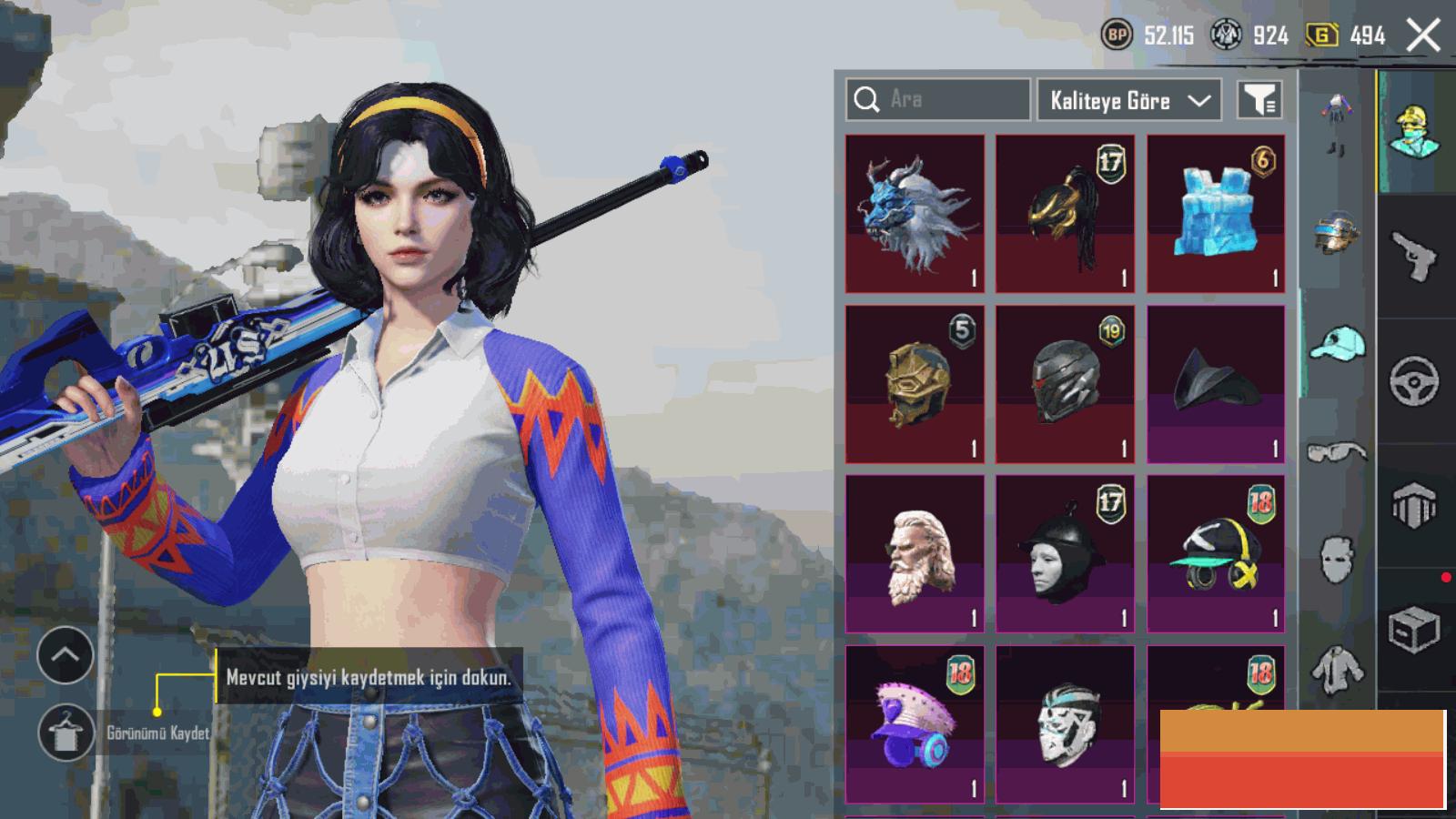Select the black pointed hat
This screenshot has width=1456, height=819.
1216,384
